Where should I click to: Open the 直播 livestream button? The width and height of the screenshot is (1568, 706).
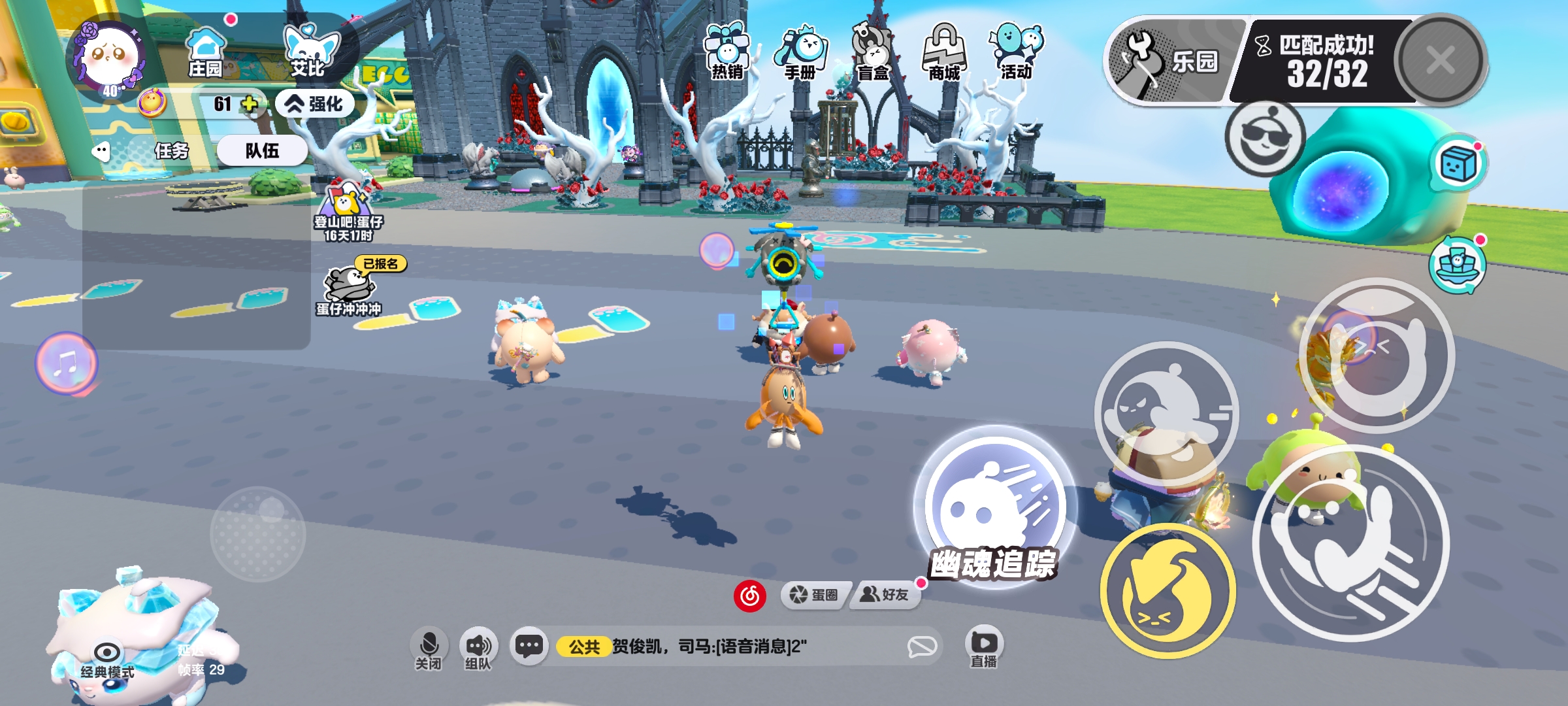click(x=983, y=647)
